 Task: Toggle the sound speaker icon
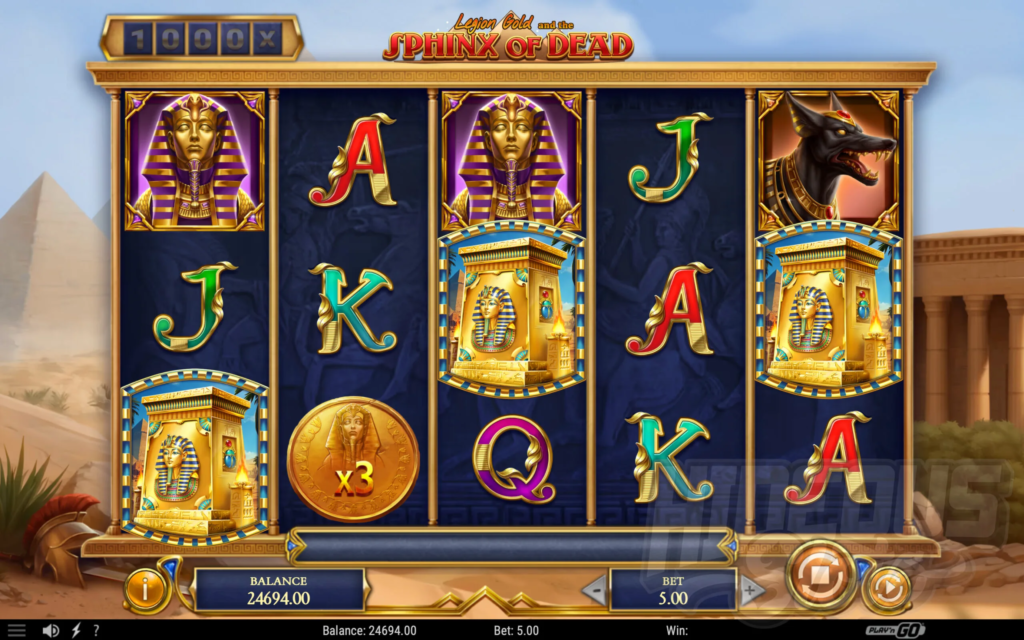[50, 631]
